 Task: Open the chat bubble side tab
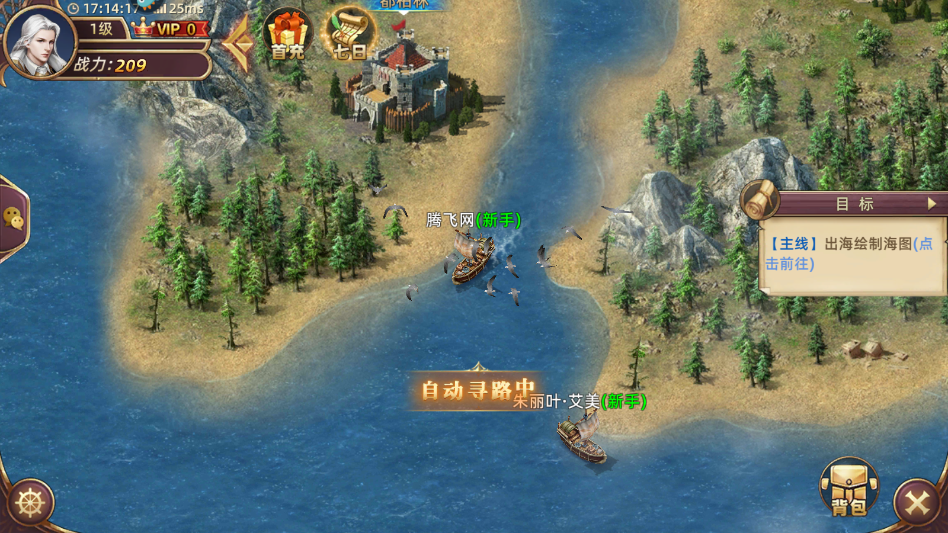click(x=13, y=219)
